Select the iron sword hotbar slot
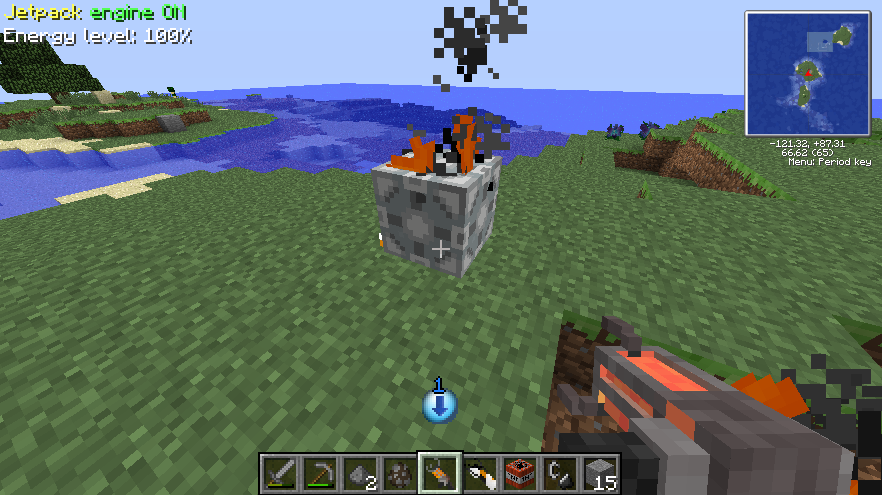The height and width of the screenshot is (495, 882). [x=279, y=472]
